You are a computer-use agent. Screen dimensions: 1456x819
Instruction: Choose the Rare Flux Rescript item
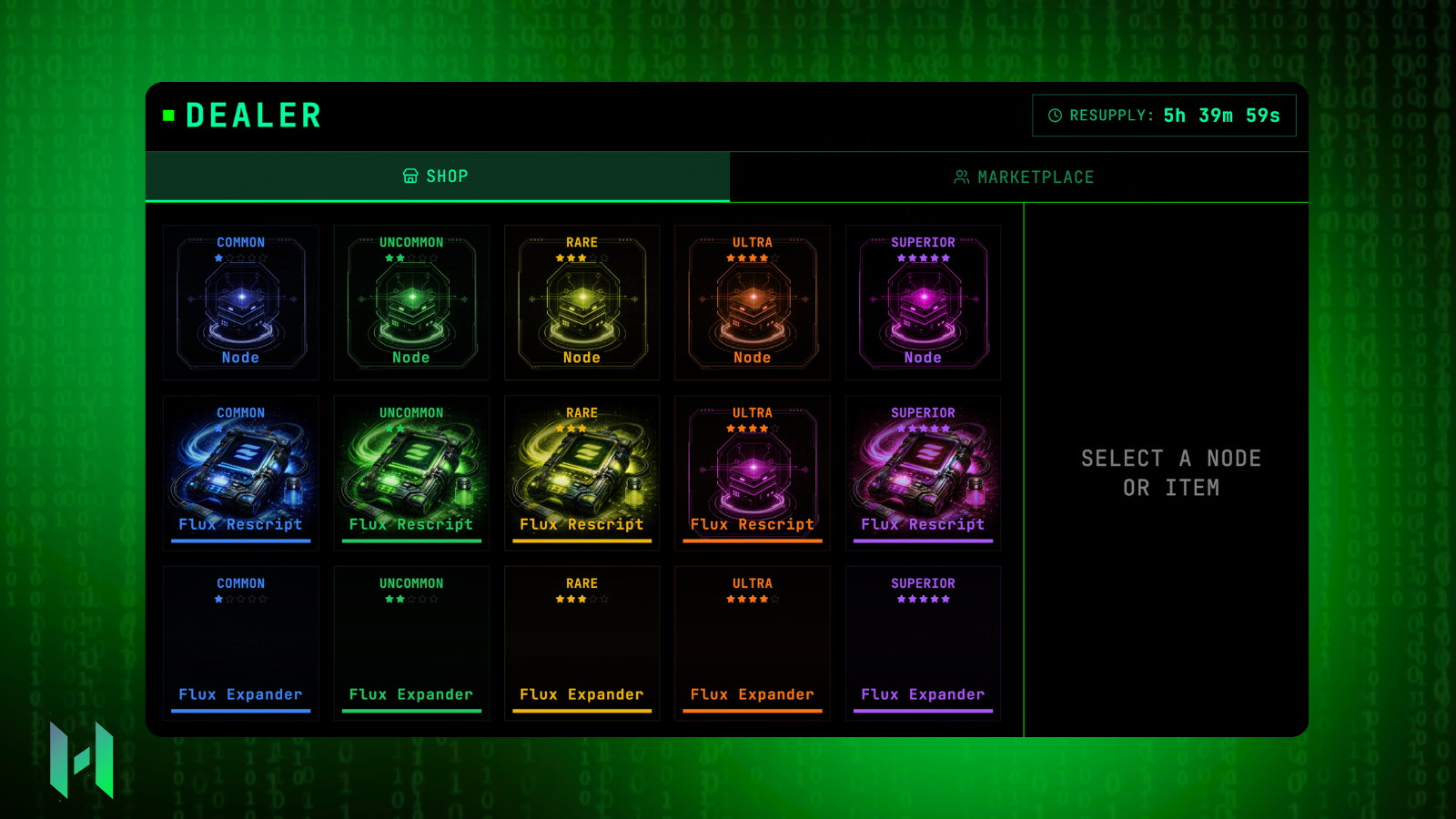click(x=581, y=472)
